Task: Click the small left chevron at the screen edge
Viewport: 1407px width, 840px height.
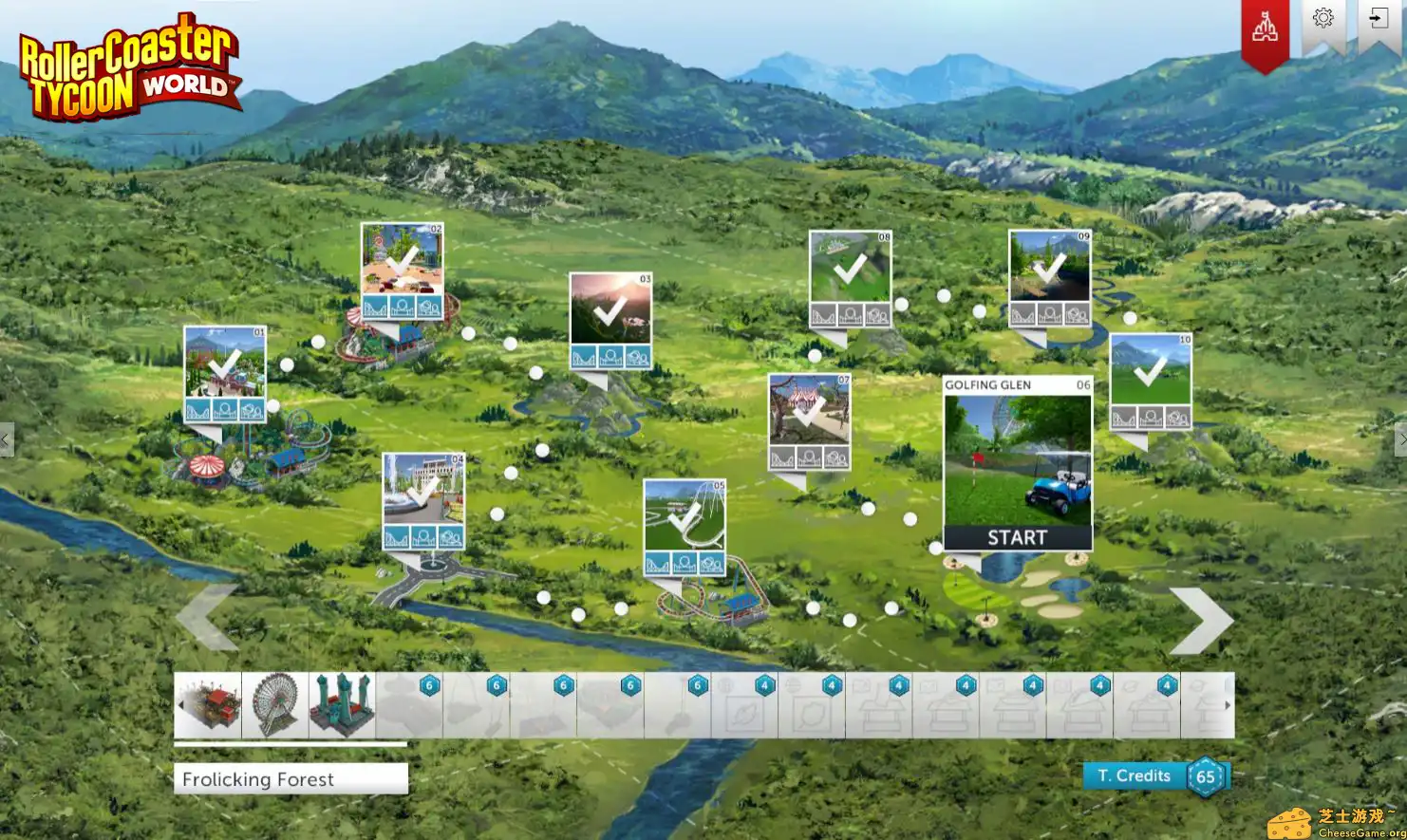Action: click(x=4, y=439)
